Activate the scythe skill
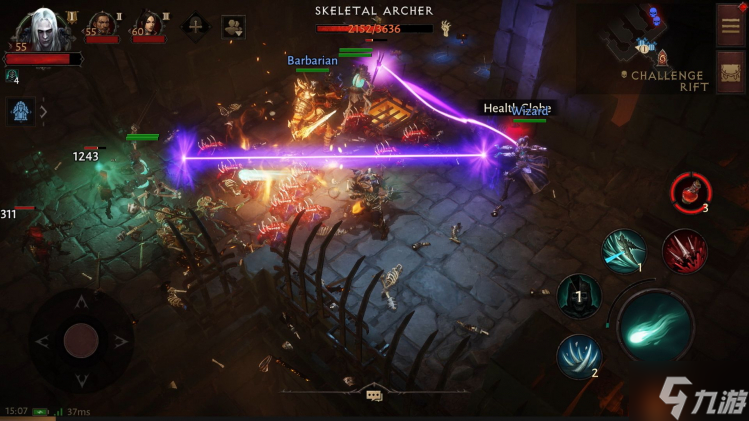This screenshot has height=421, width=749. click(623, 250)
